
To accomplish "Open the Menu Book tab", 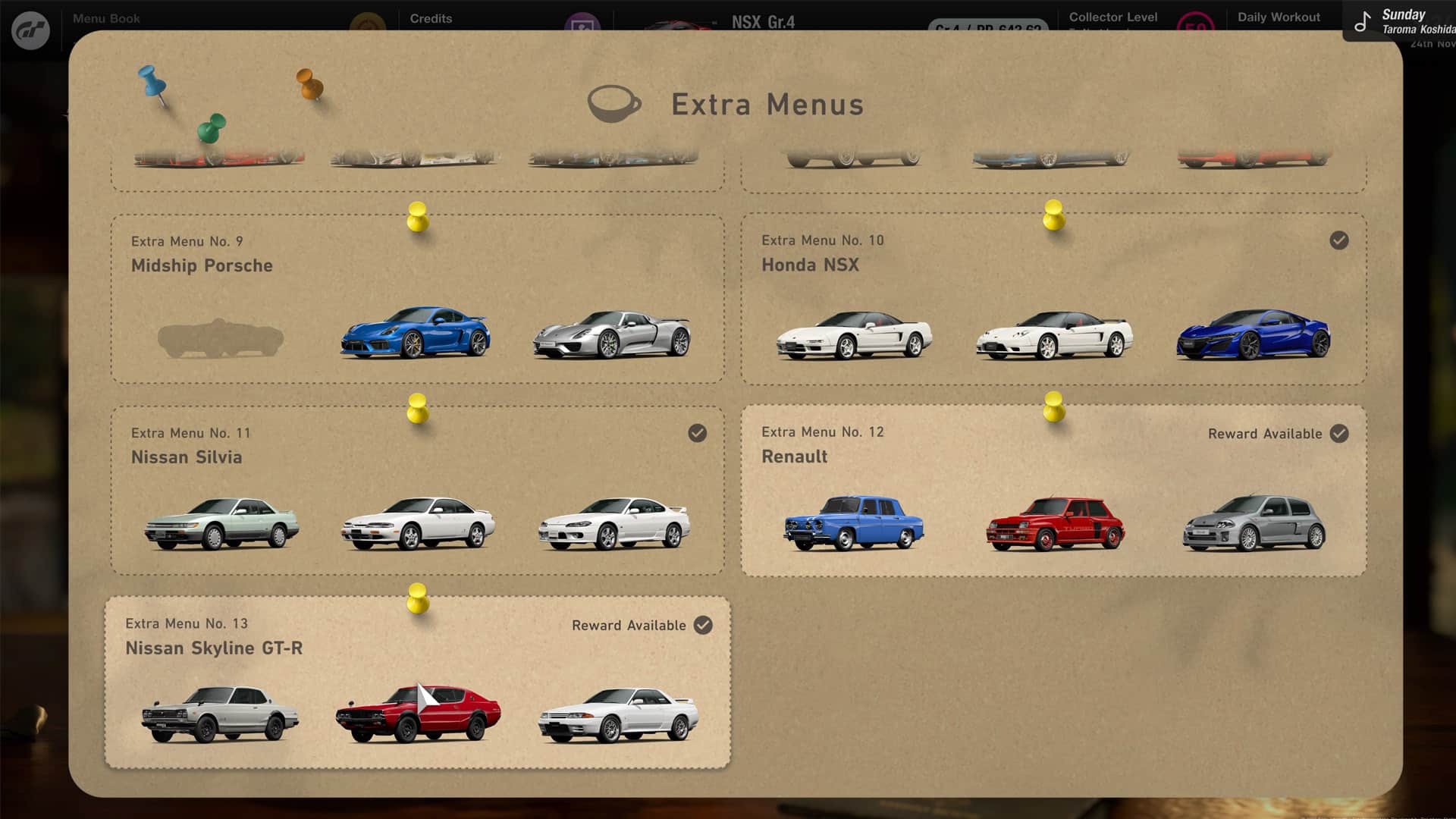I will click(107, 18).
